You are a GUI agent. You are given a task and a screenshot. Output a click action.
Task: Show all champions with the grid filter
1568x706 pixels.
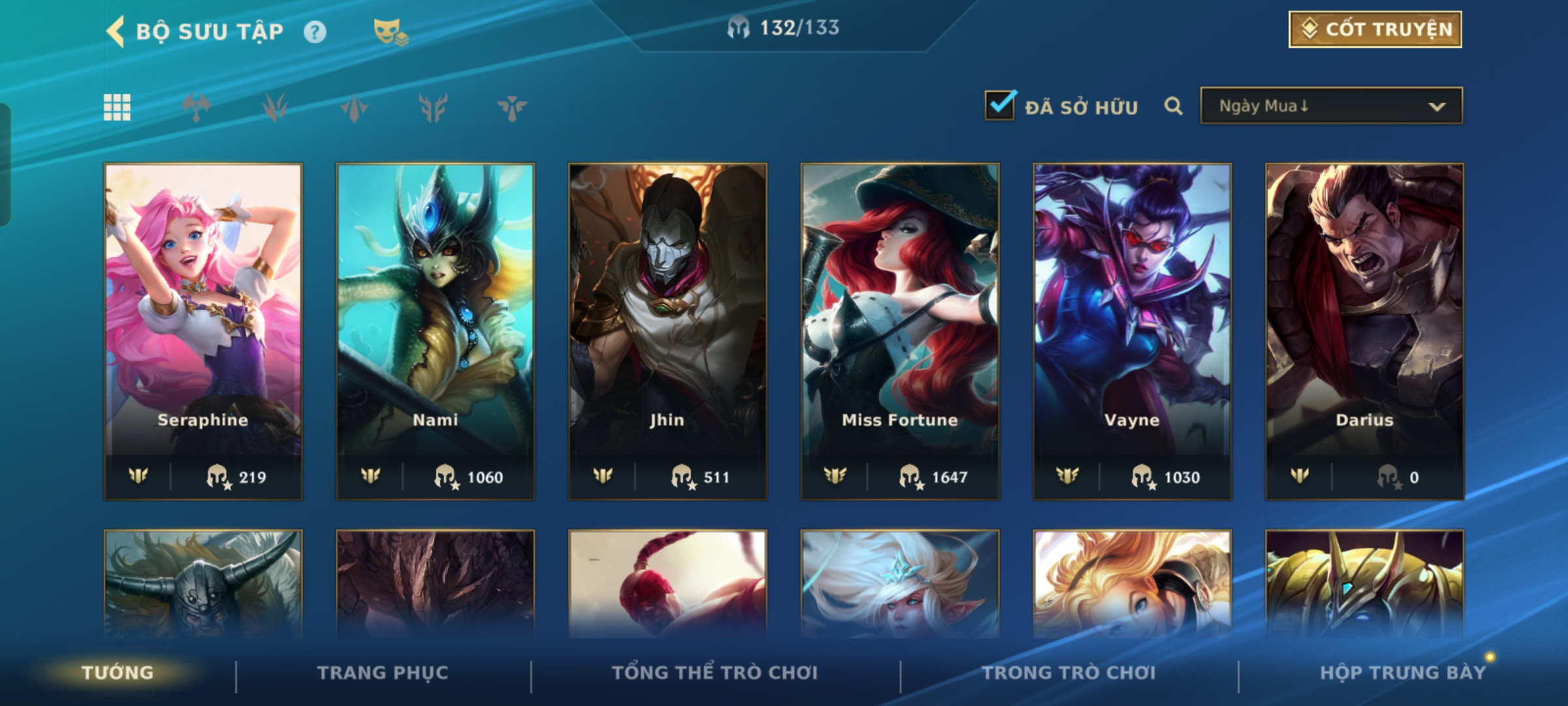point(117,107)
